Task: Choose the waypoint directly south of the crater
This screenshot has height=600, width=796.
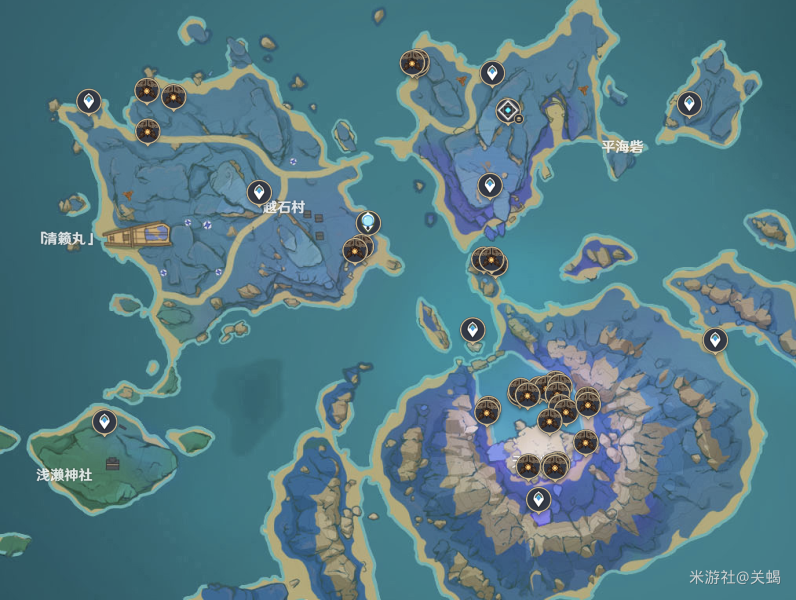Action: pyautogui.click(x=539, y=497)
